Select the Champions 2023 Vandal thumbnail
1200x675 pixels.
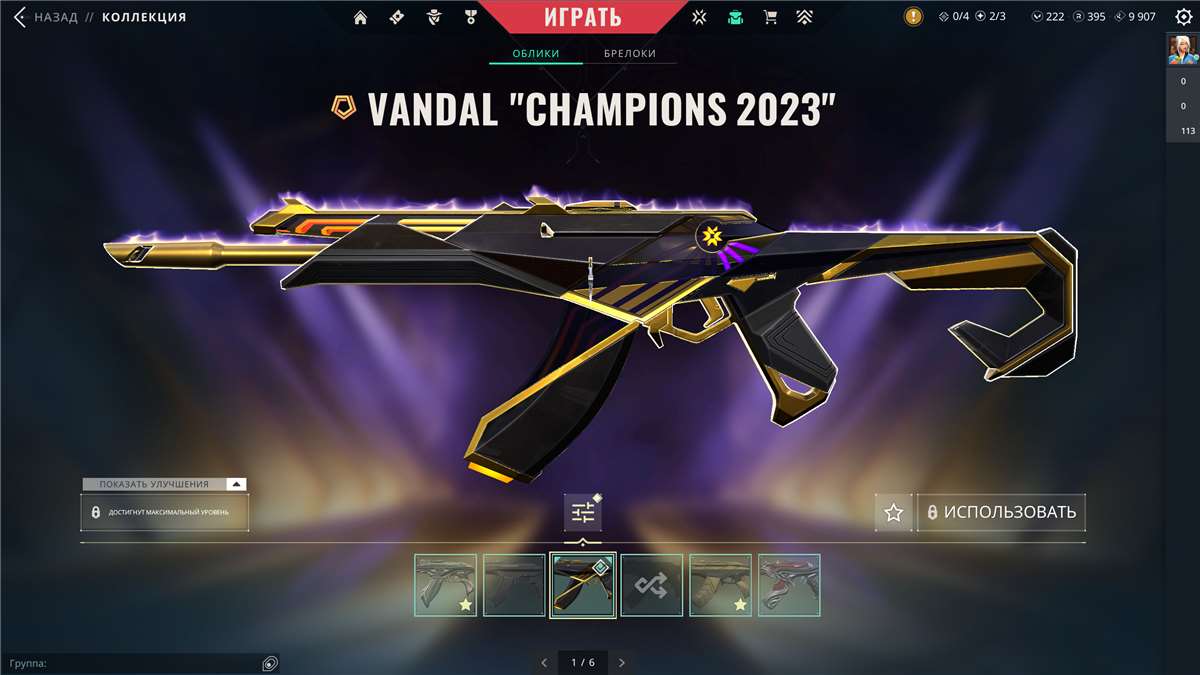coord(583,585)
